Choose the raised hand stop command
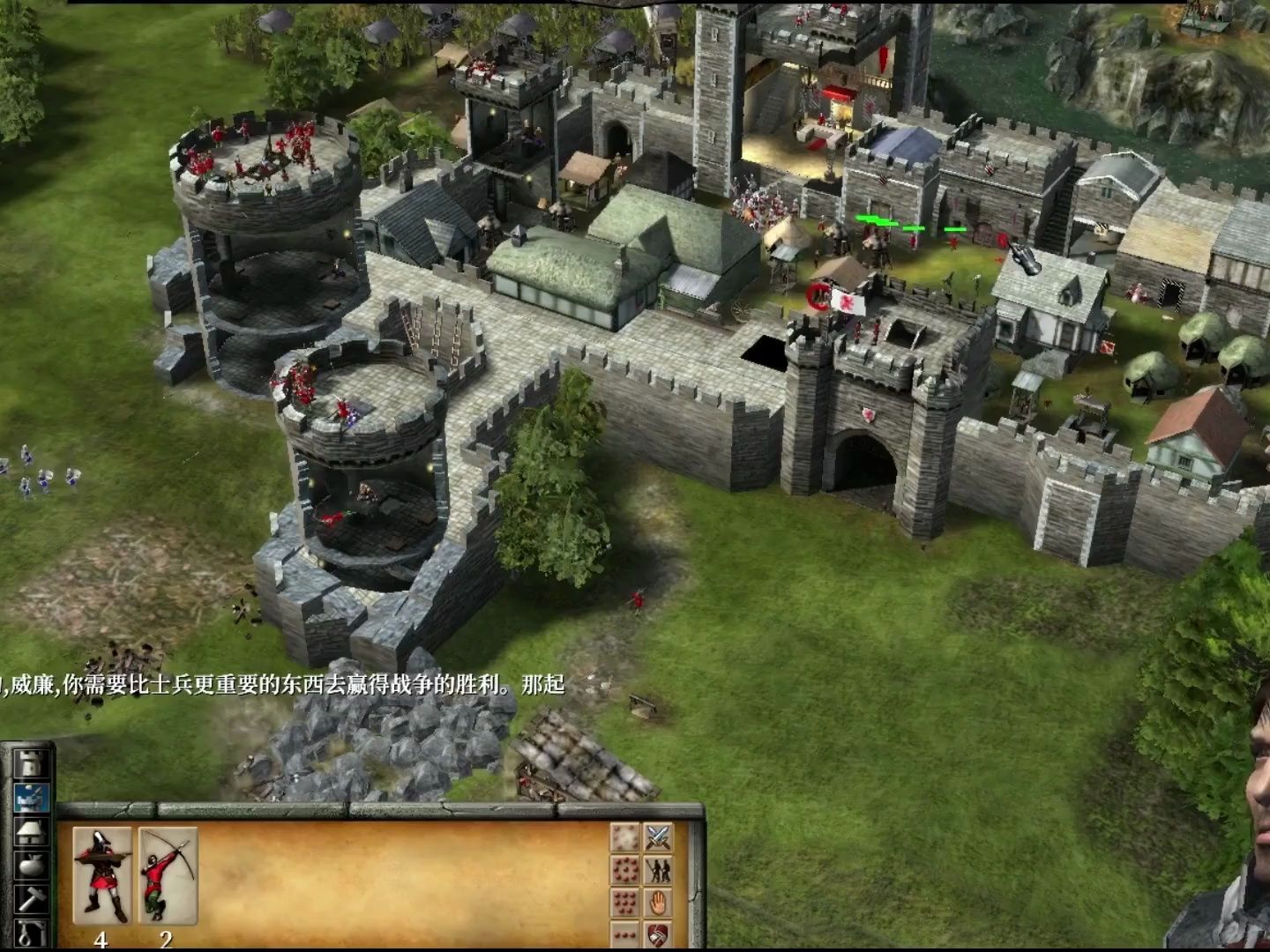This screenshot has width=1270, height=952. pyautogui.click(x=658, y=903)
